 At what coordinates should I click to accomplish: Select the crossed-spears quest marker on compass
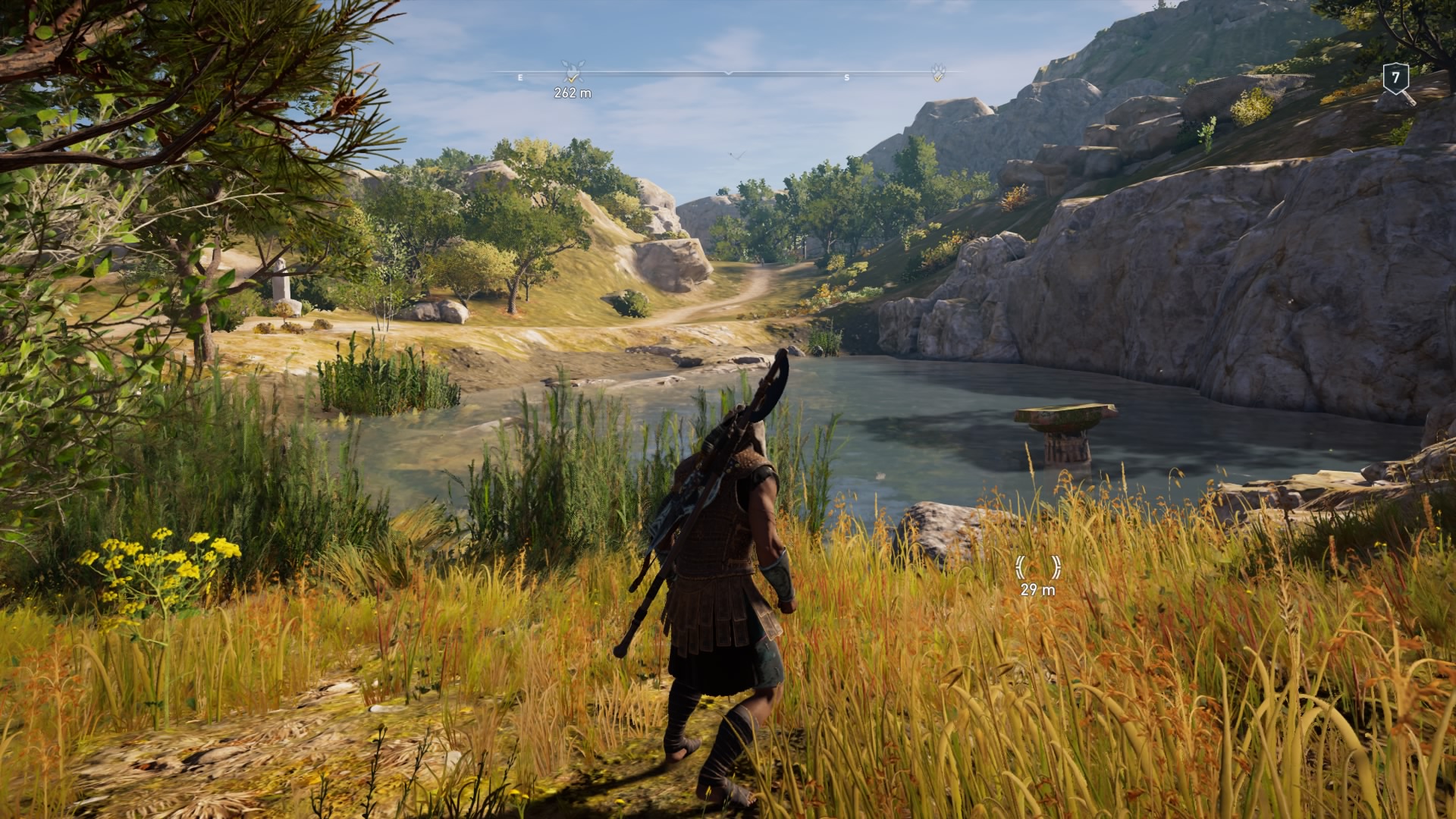tap(572, 71)
